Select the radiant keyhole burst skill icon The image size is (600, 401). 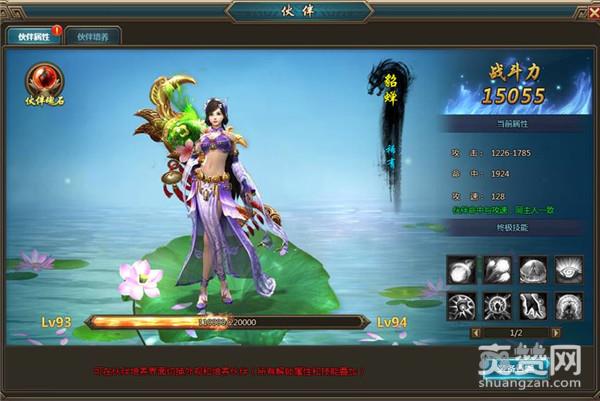pos(497,306)
